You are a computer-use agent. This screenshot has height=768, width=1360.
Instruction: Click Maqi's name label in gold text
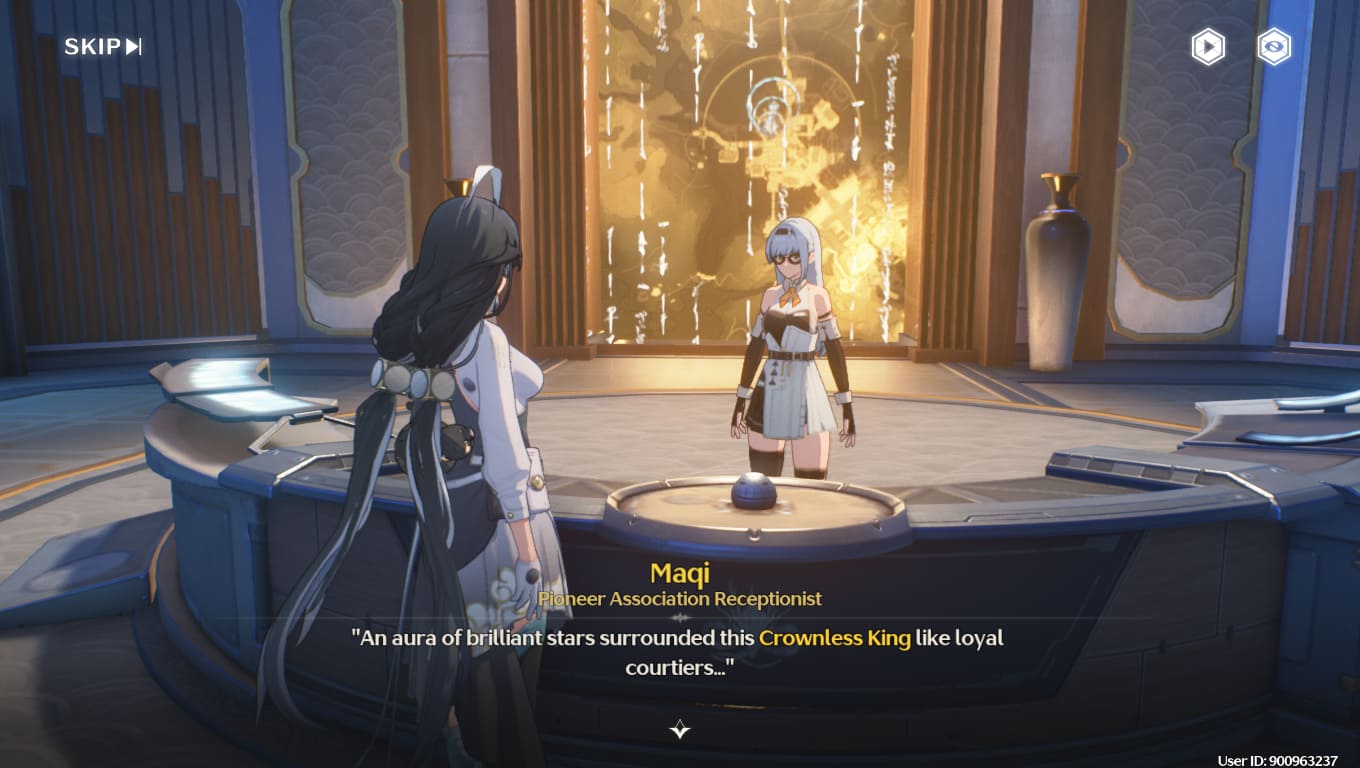(680, 573)
